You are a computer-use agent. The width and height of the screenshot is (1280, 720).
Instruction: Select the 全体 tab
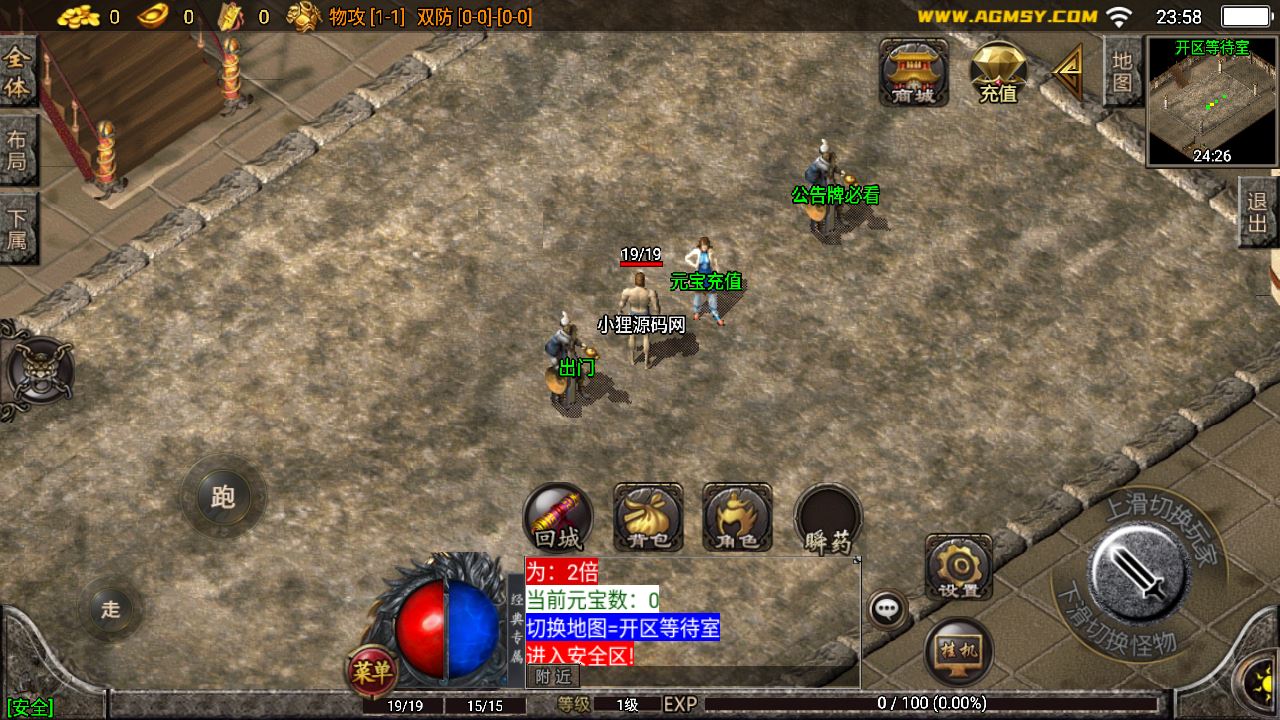(x=18, y=73)
